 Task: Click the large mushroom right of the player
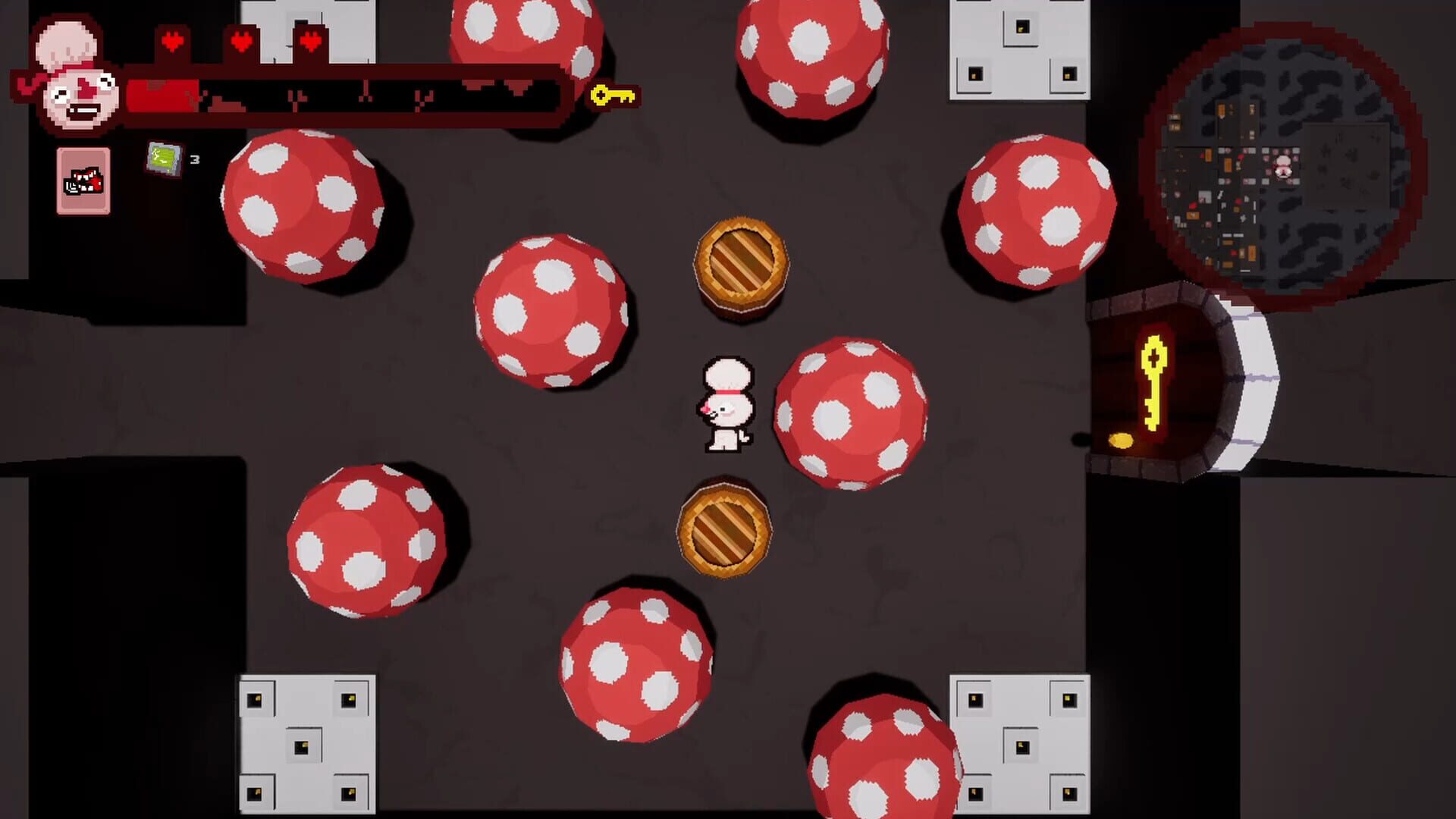point(853,409)
